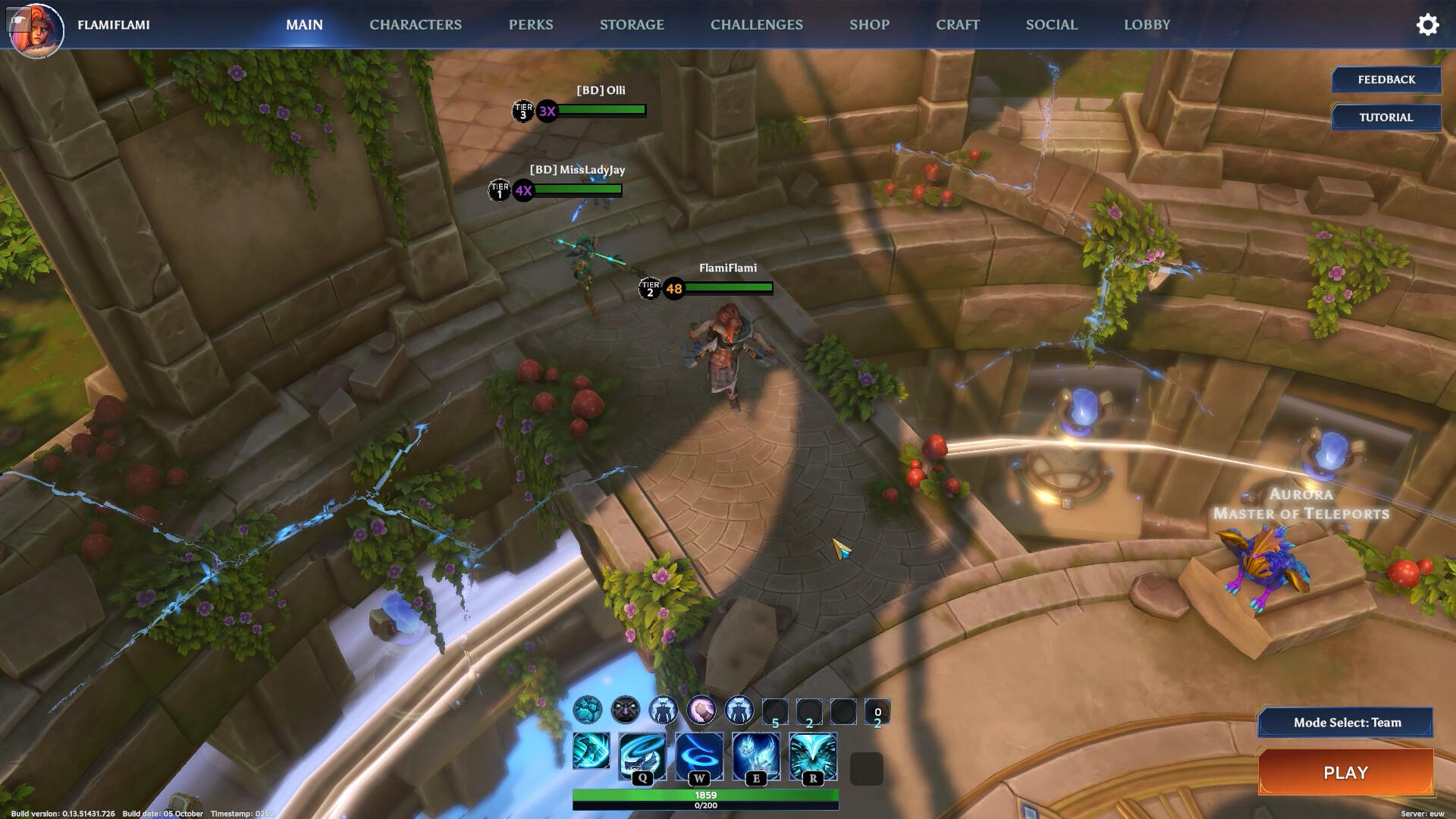Activate the E spectral wolf ability
This screenshot has height=819, width=1456.
pyautogui.click(x=756, y=755)
